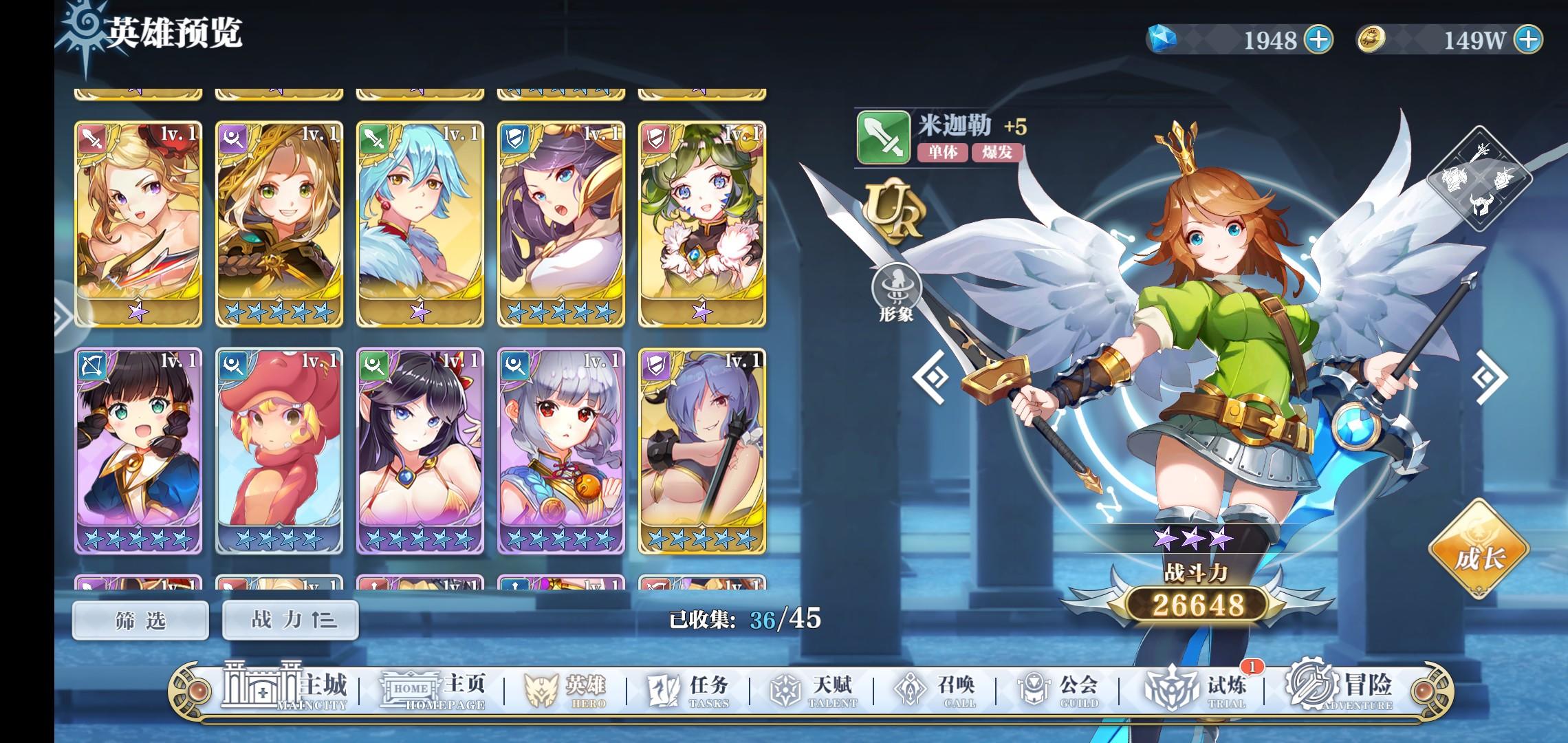This screenshot has width=1568, height=743.
Task: Open the sword weapon equipment slot
Action: [x=1480, y=153]
